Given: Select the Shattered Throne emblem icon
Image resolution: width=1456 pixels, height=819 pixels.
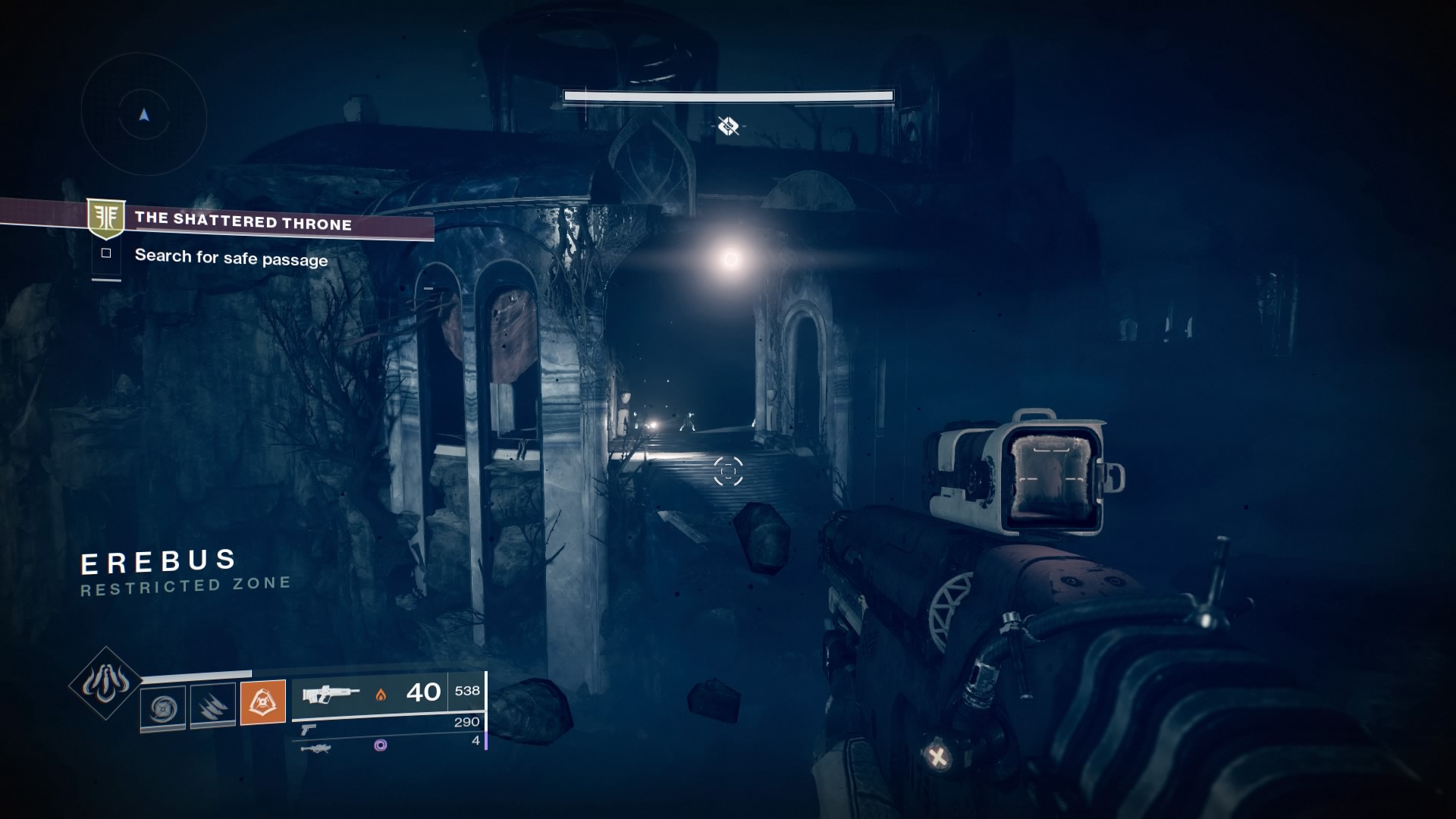Looking at the screenshot, I should coord(106,219).
